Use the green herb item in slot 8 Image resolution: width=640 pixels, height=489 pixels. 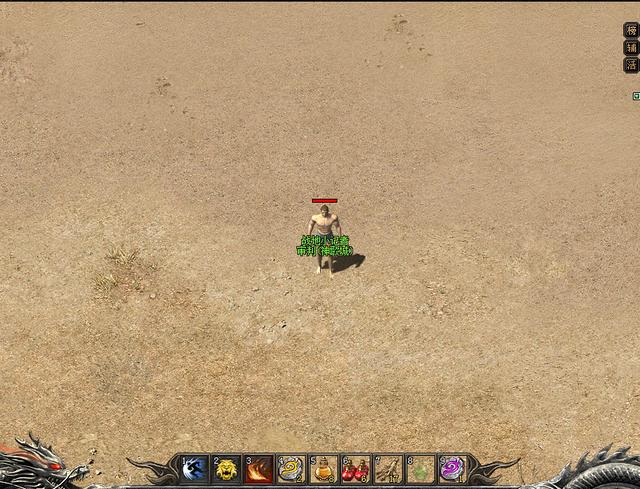(420, 469)
